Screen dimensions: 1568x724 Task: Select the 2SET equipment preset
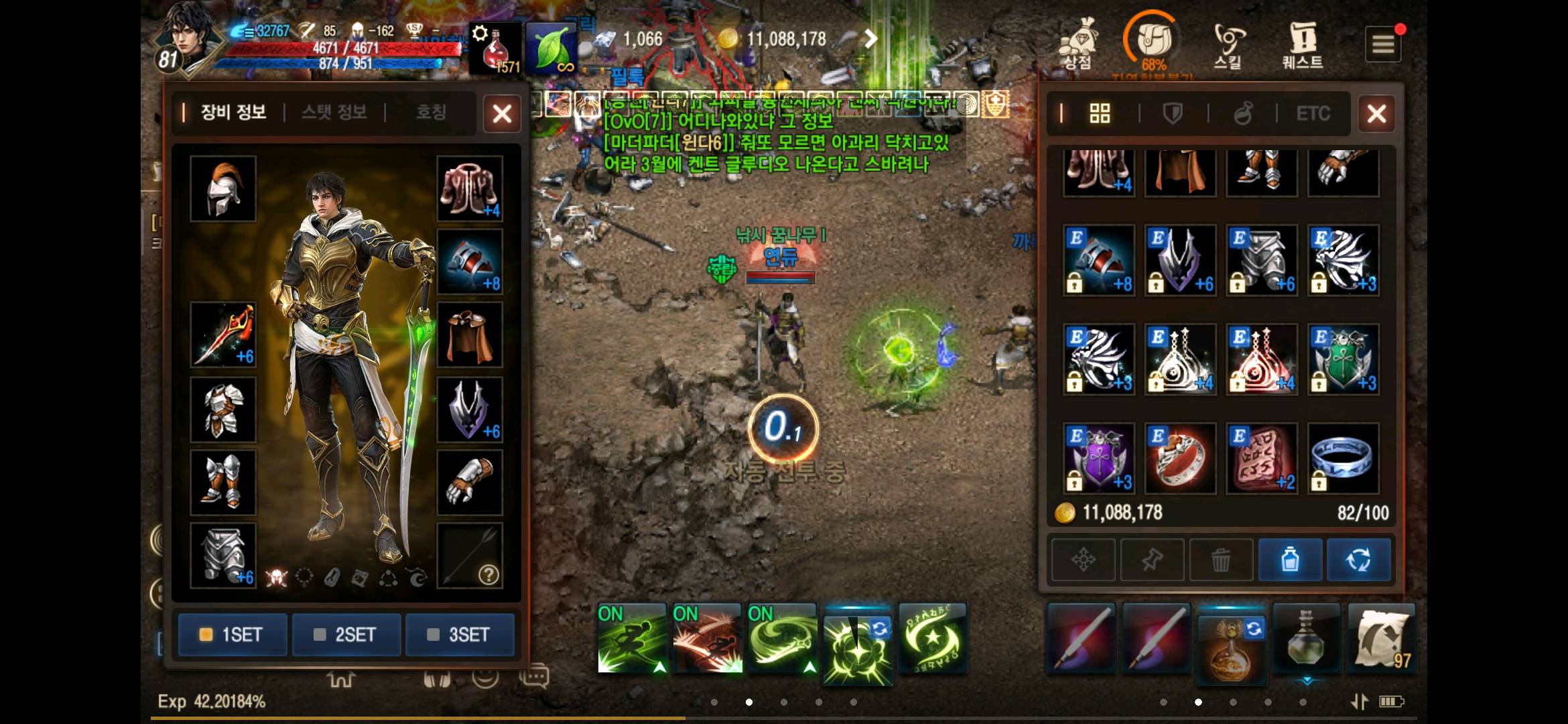click(x=346, y=634)
